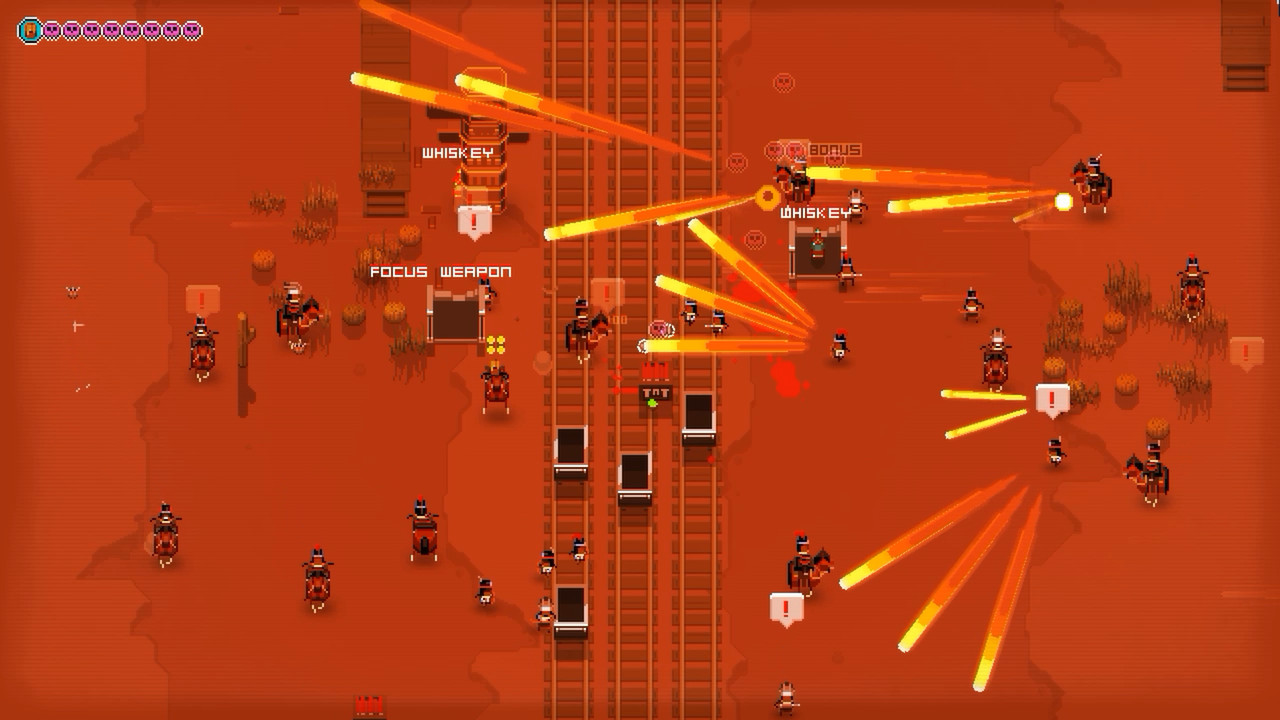Pick up the golden coin near the rider
1280x720 pixels.
point(767,195)
